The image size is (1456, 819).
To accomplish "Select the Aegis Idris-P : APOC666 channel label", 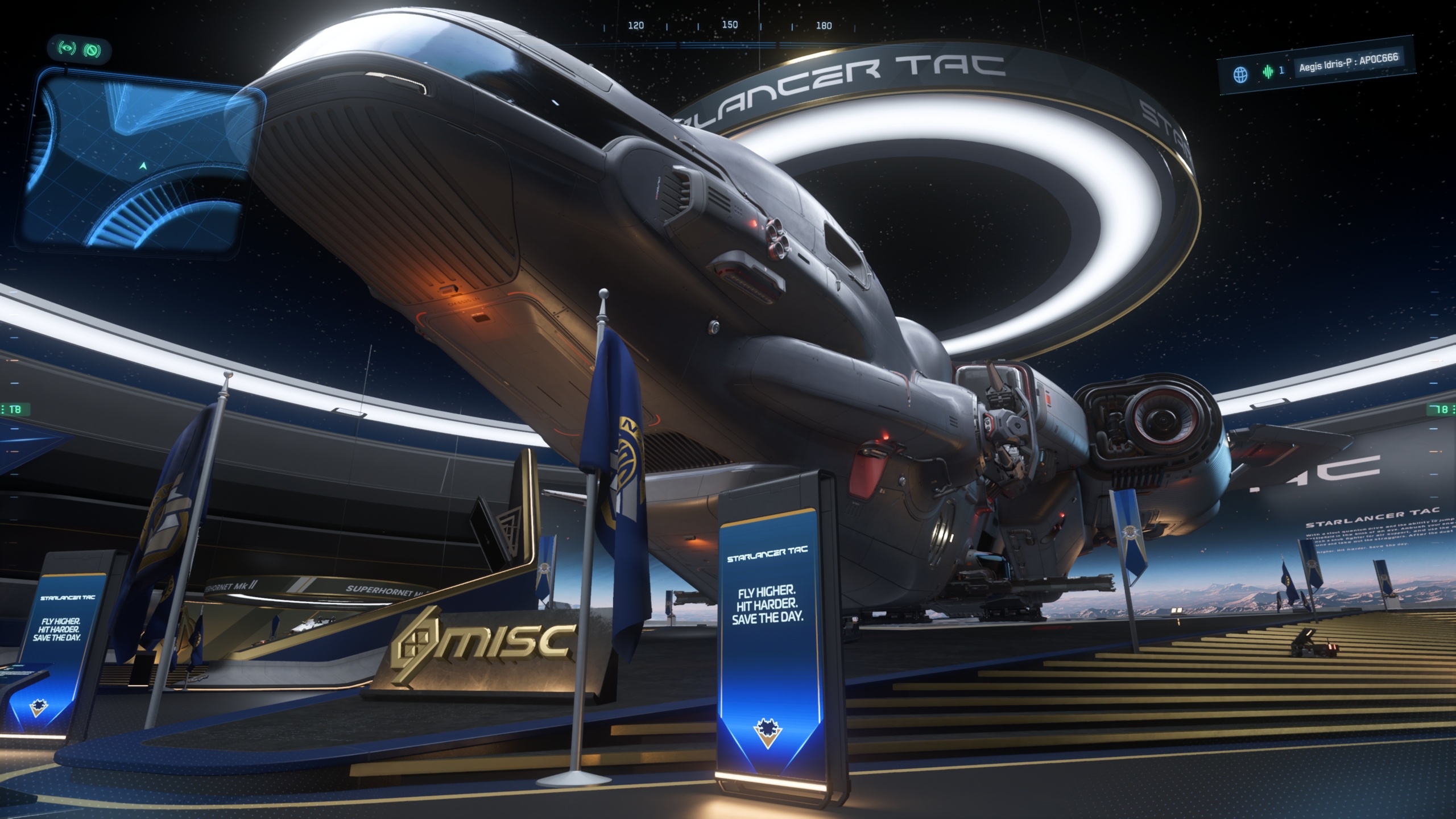I will [x=1348, y=63].
